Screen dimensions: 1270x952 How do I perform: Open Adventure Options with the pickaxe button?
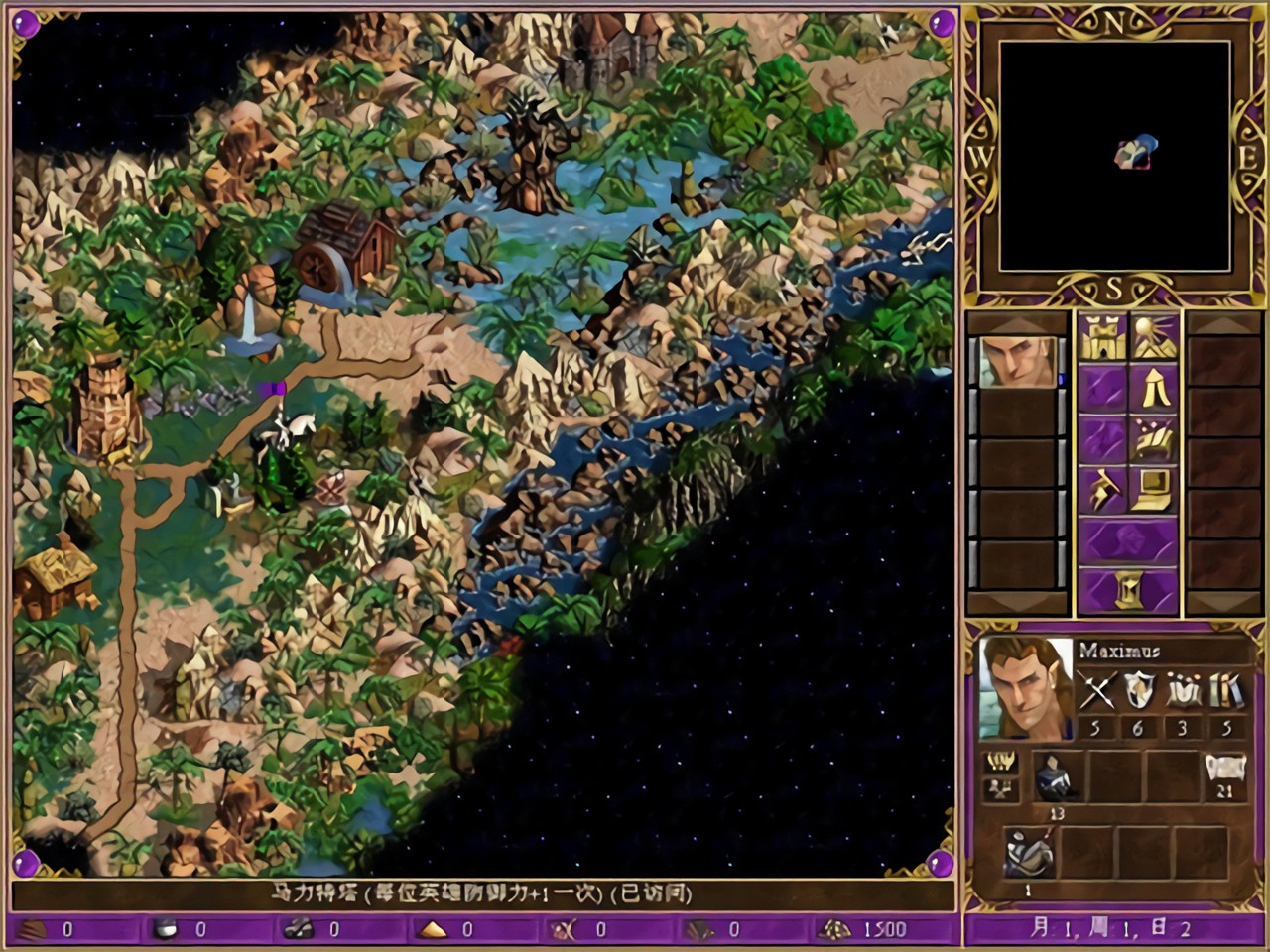pyautogui.click(x=1101, y=489)
